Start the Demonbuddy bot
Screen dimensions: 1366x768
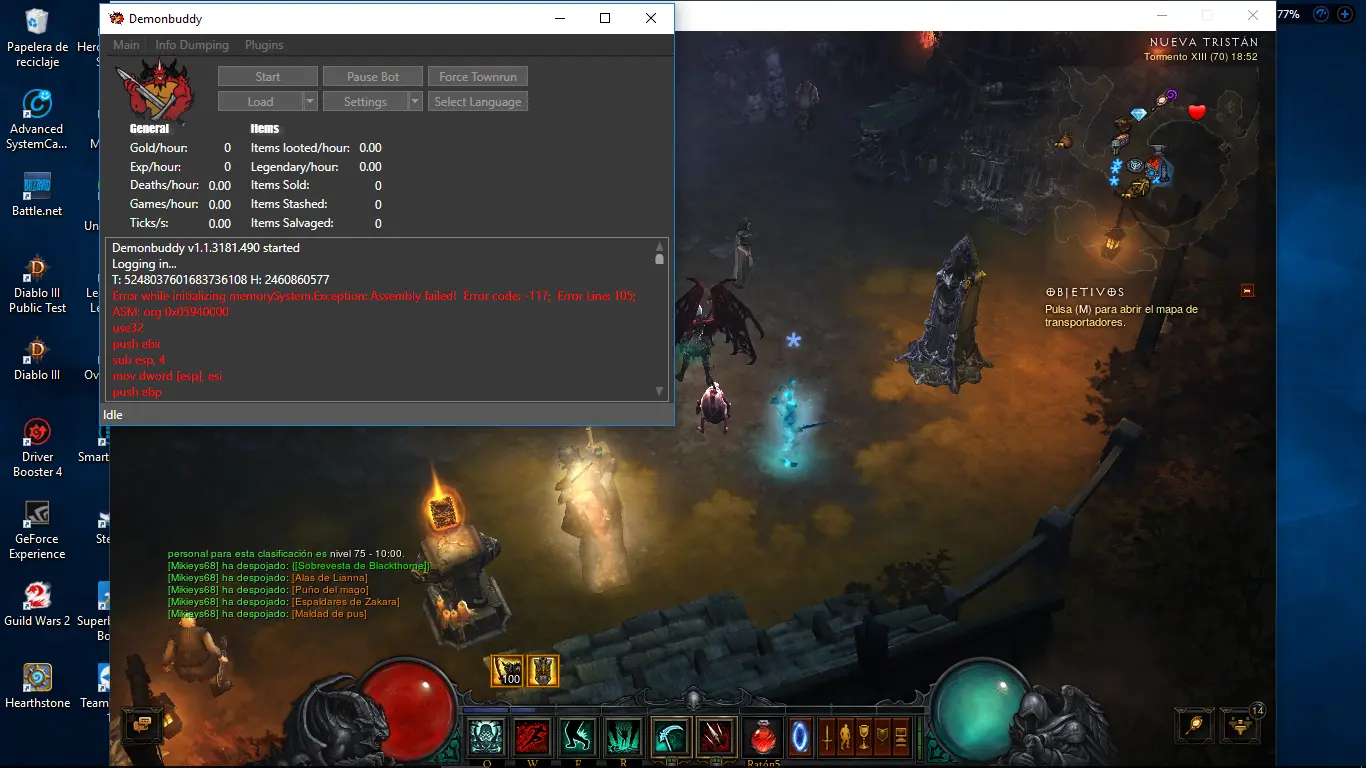click(267, 77)
